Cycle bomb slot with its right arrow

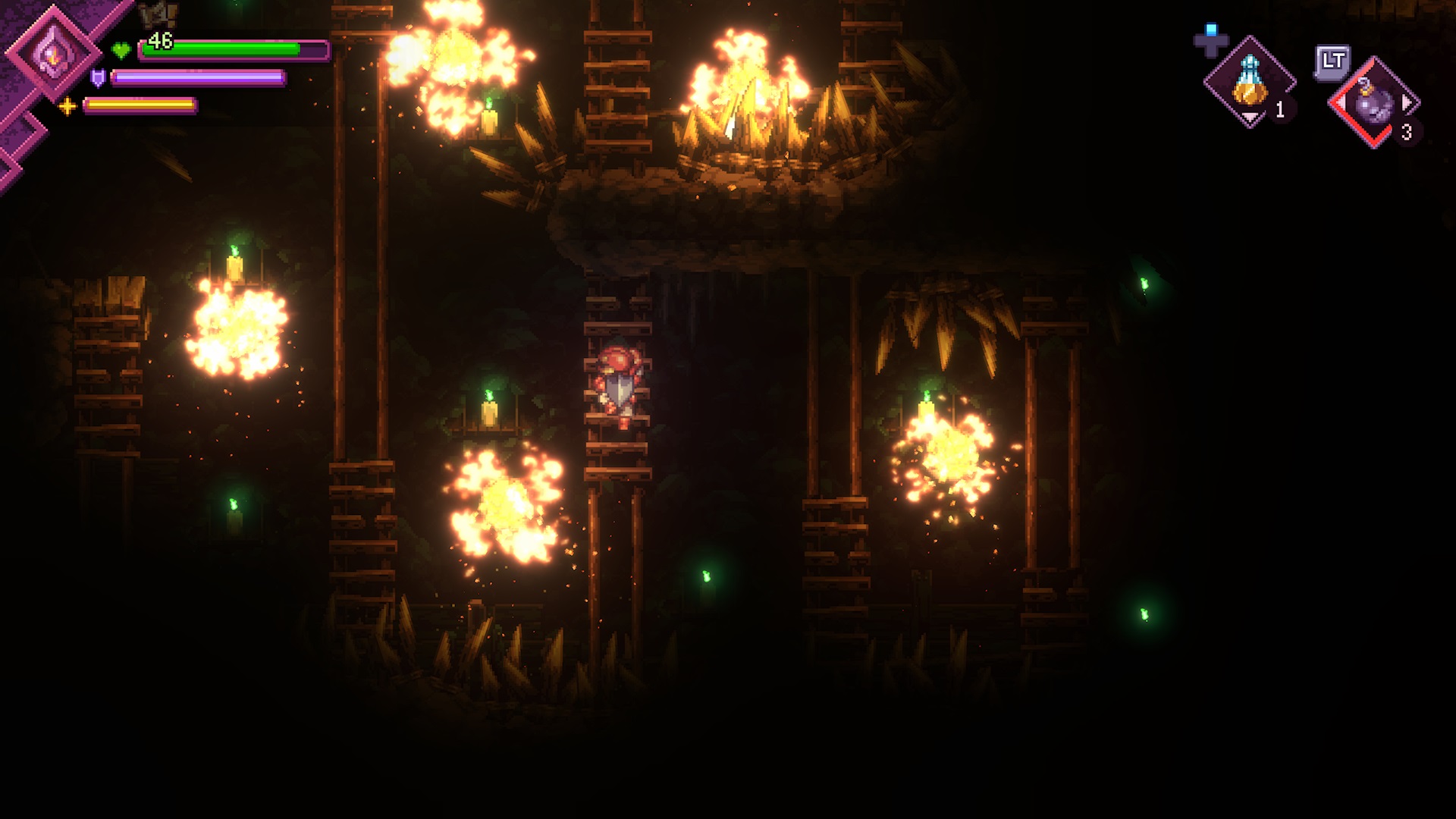click(1408, 102)
